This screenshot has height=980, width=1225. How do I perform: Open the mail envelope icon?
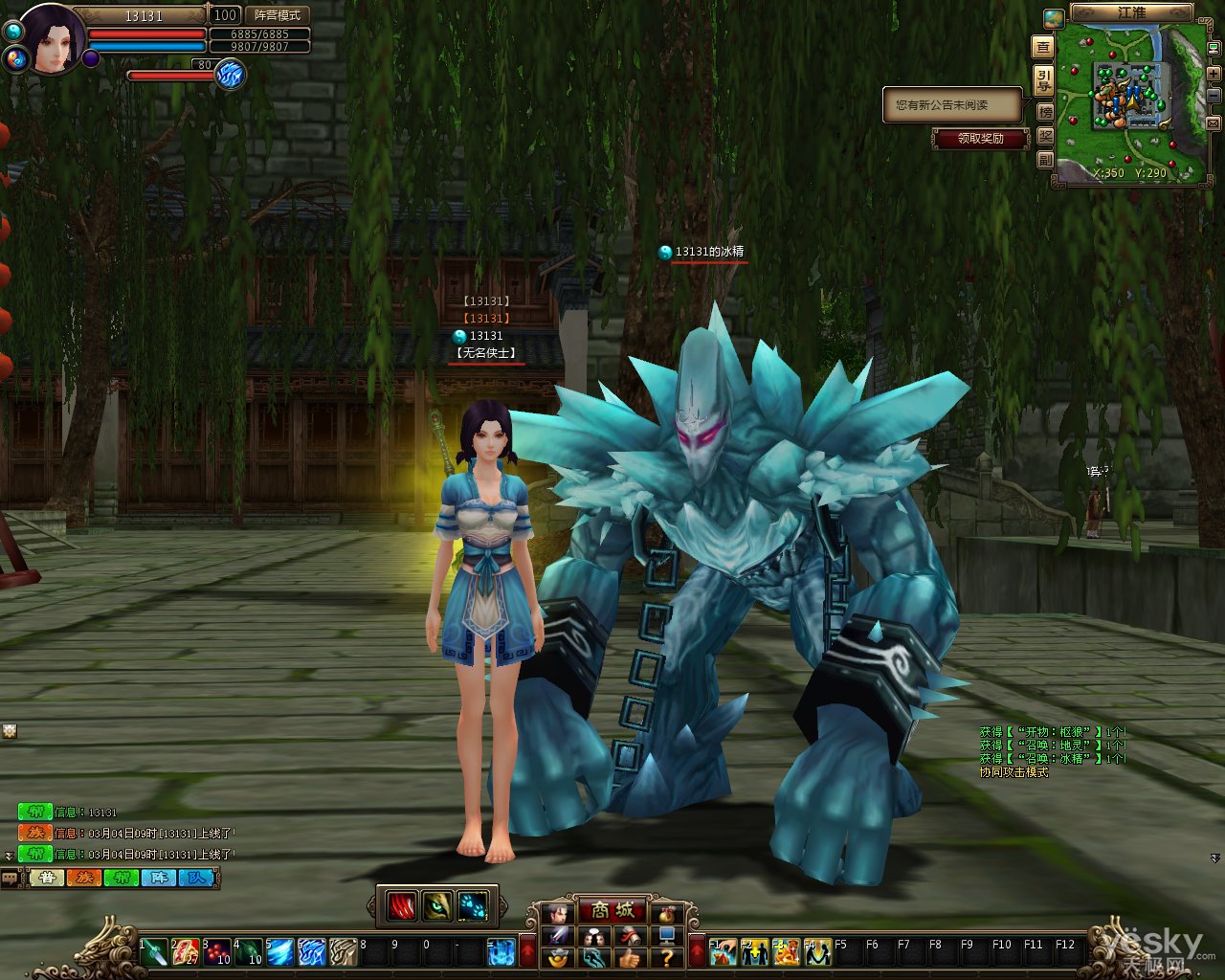tap(1213, 122)
